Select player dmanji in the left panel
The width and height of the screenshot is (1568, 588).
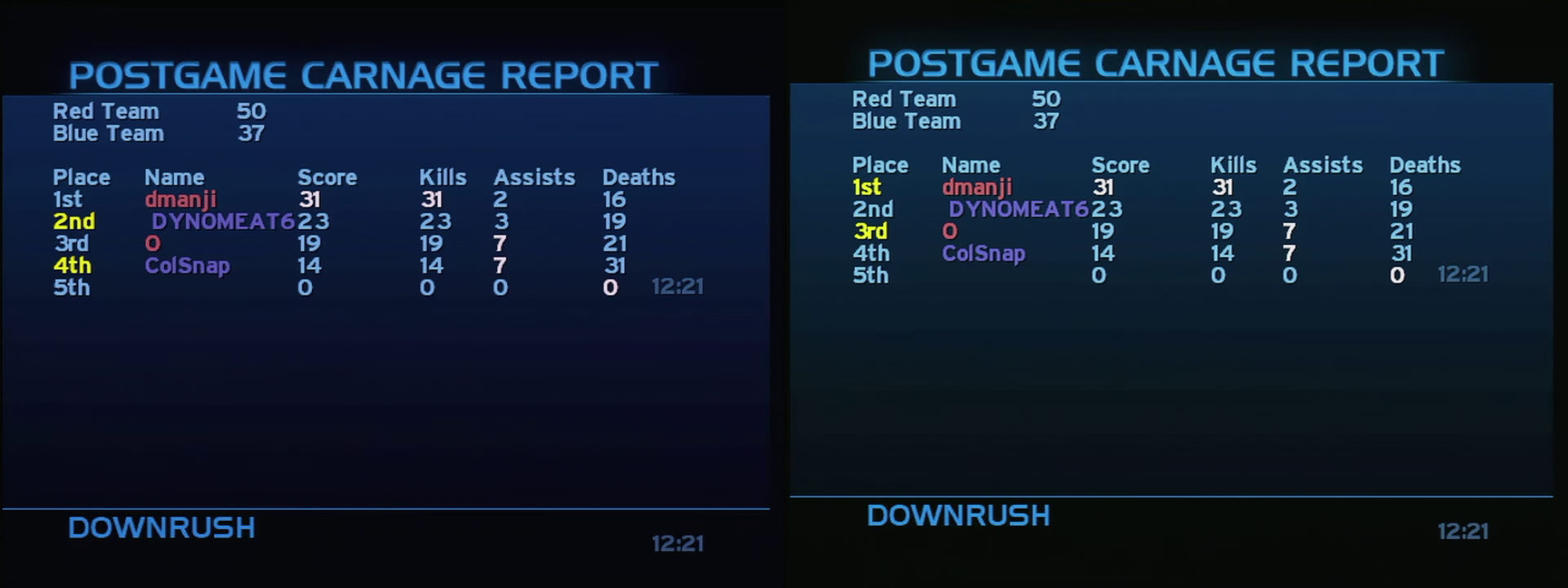tap(180, 198)
